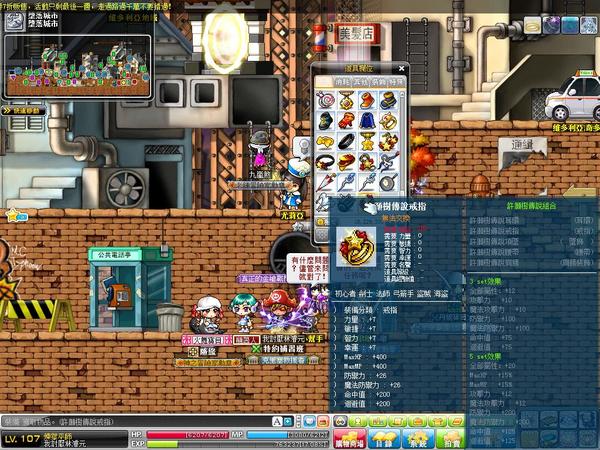The height and width of the screenshot is (450, 600).
Task: Select the frying pan item slot
Action: tap(387, 181)
